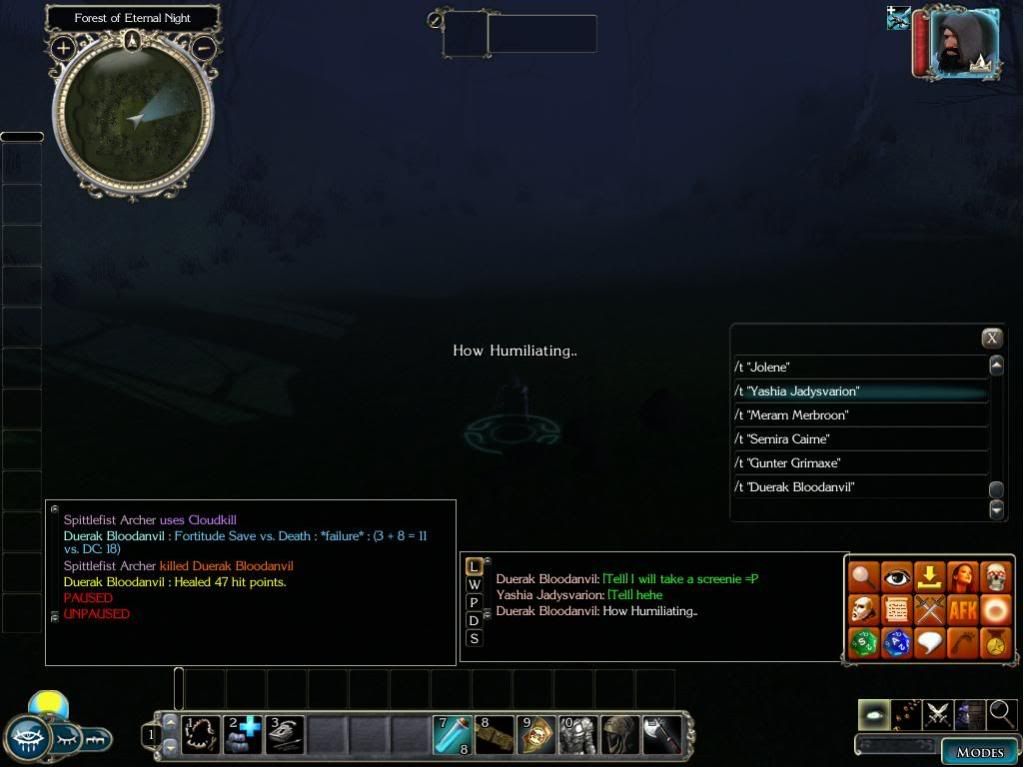Switch chat to the W channel tab
Viewport: 1024px width, 767px height.
(474, 584)
